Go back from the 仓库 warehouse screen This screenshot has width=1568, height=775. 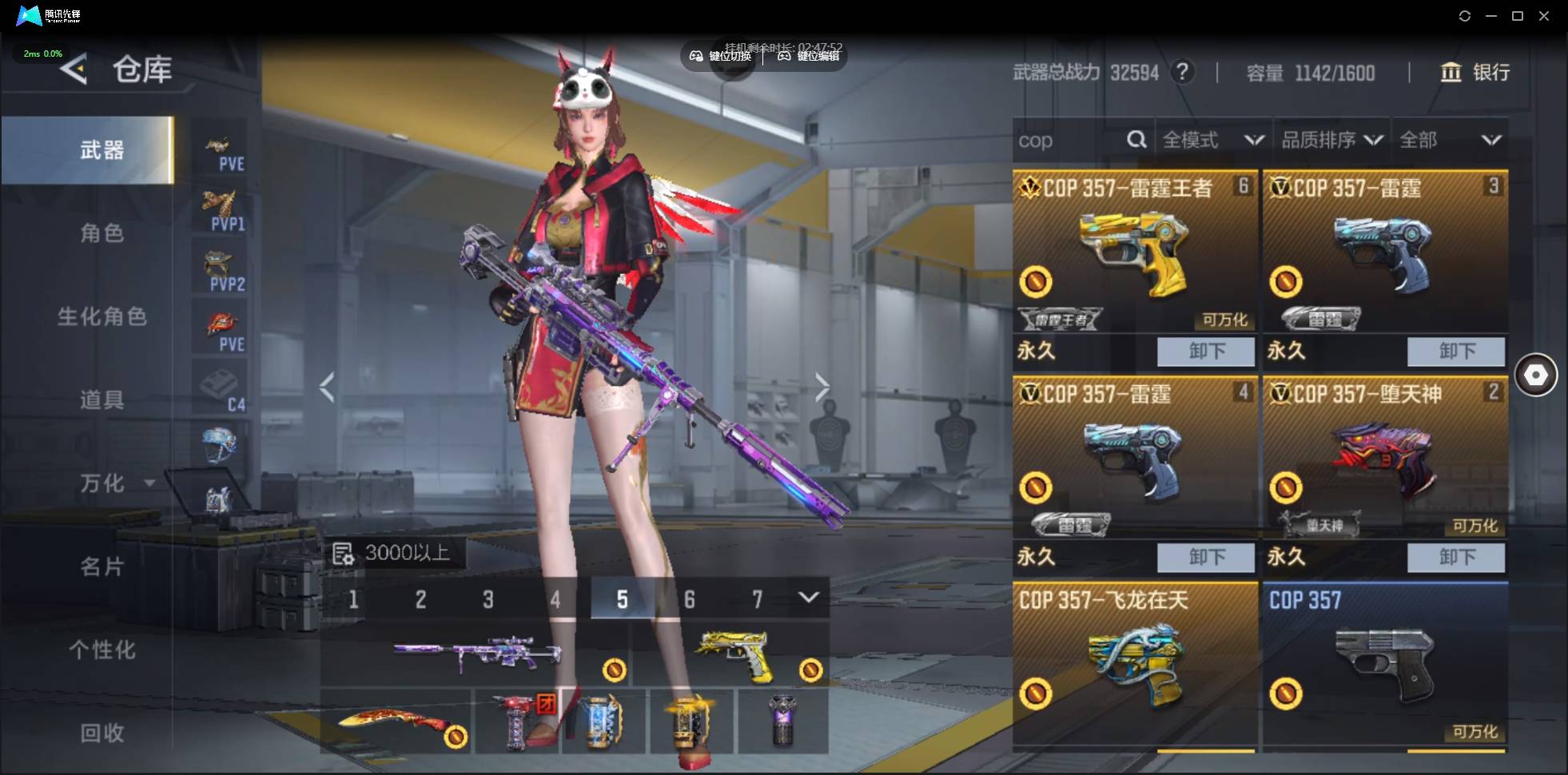(x=74, y=70)
